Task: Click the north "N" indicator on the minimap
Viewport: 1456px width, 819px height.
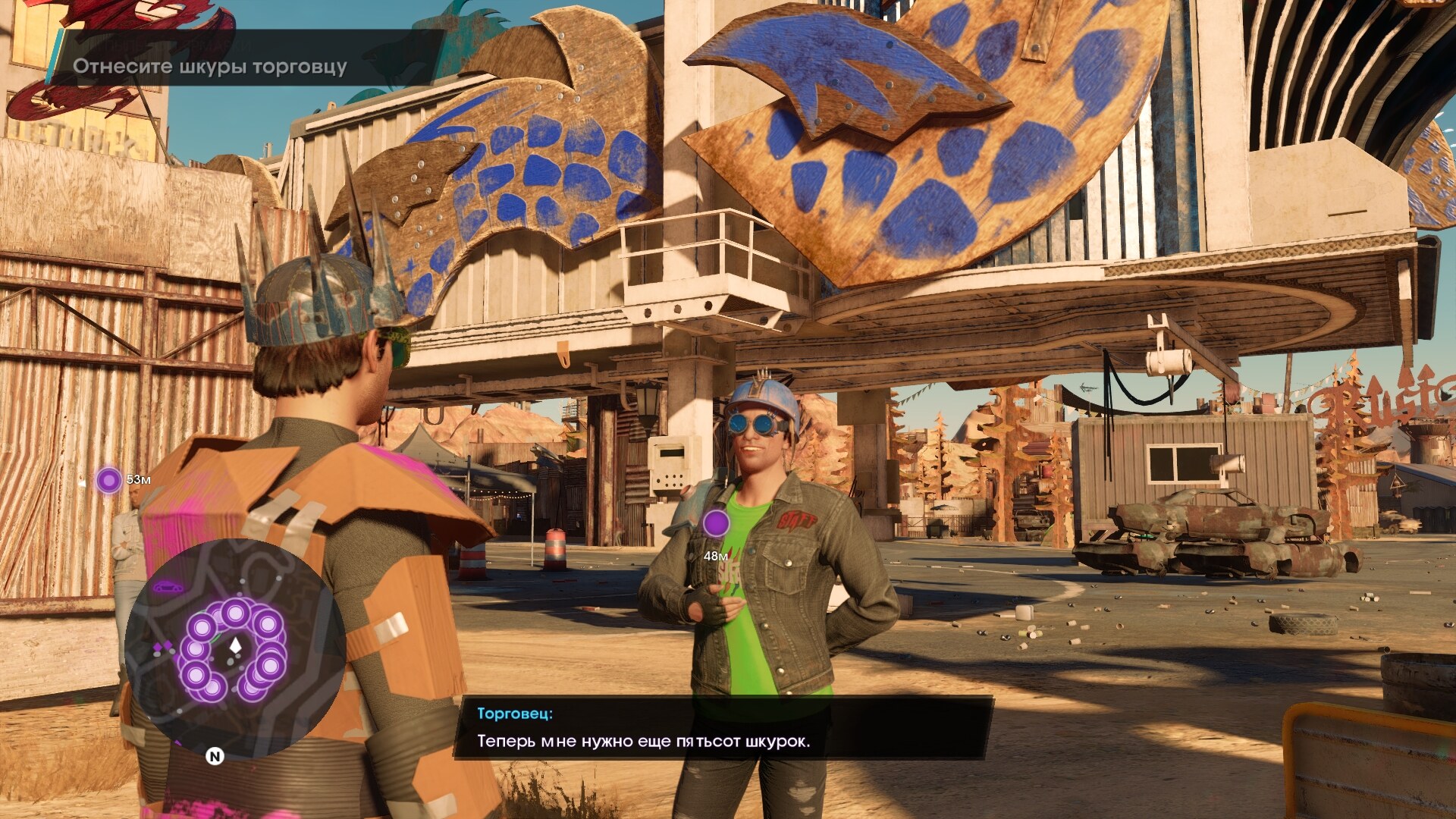Action: pos(215,756)
